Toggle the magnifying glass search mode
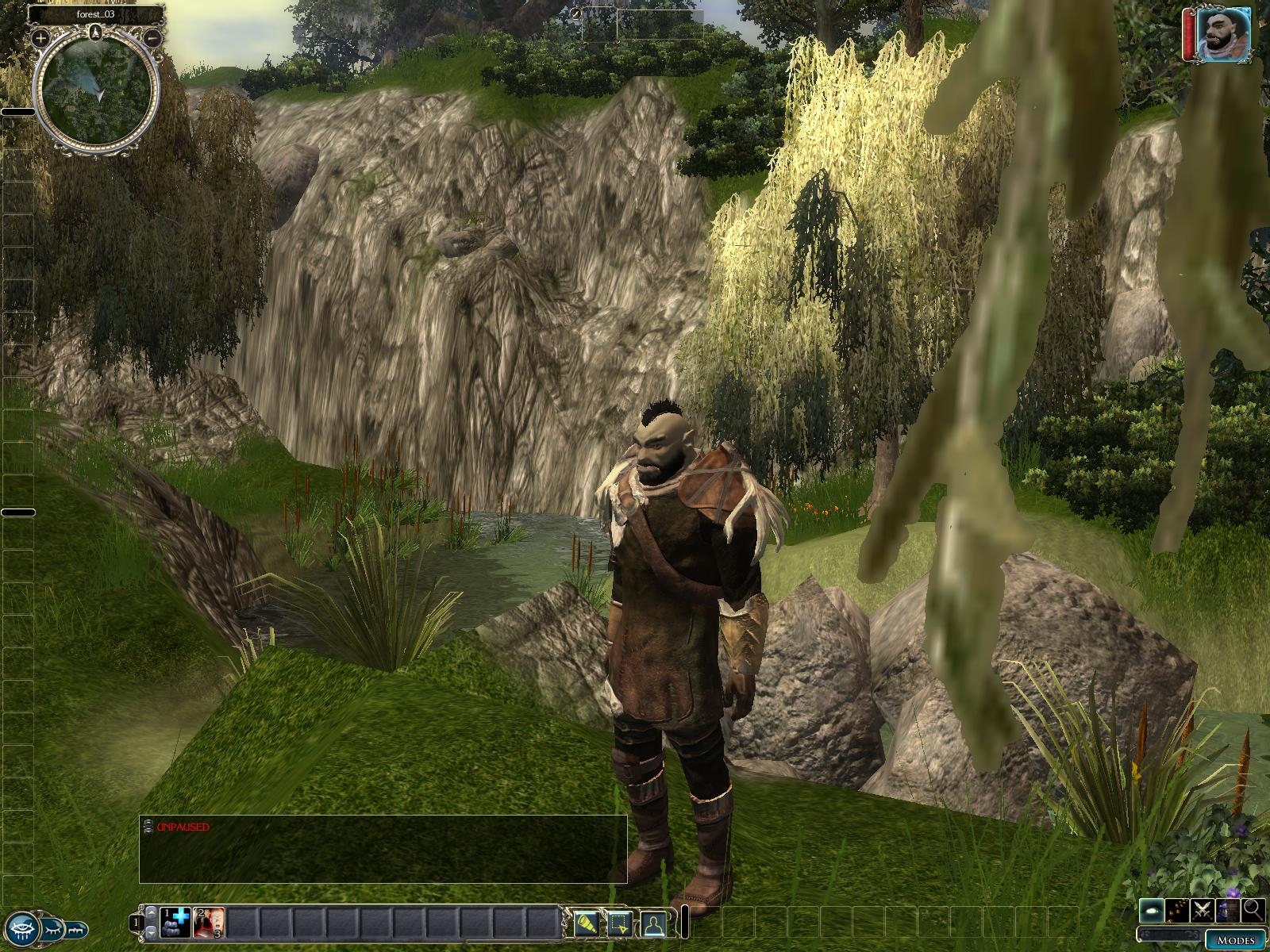1270x952 pixels. (x=1253, y=911)
